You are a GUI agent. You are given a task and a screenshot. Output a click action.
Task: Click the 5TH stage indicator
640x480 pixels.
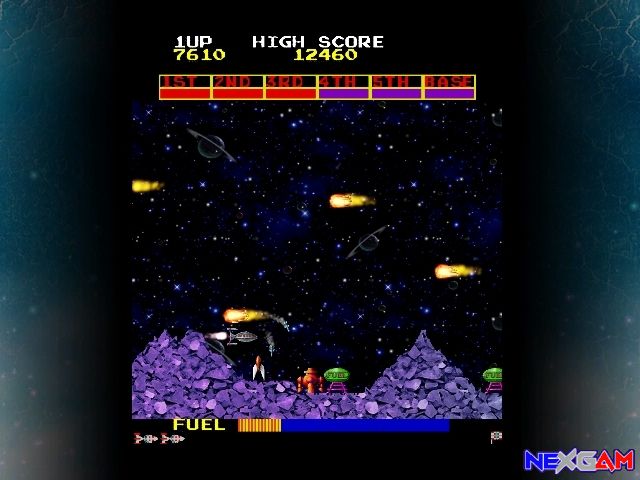coord(396,87)
